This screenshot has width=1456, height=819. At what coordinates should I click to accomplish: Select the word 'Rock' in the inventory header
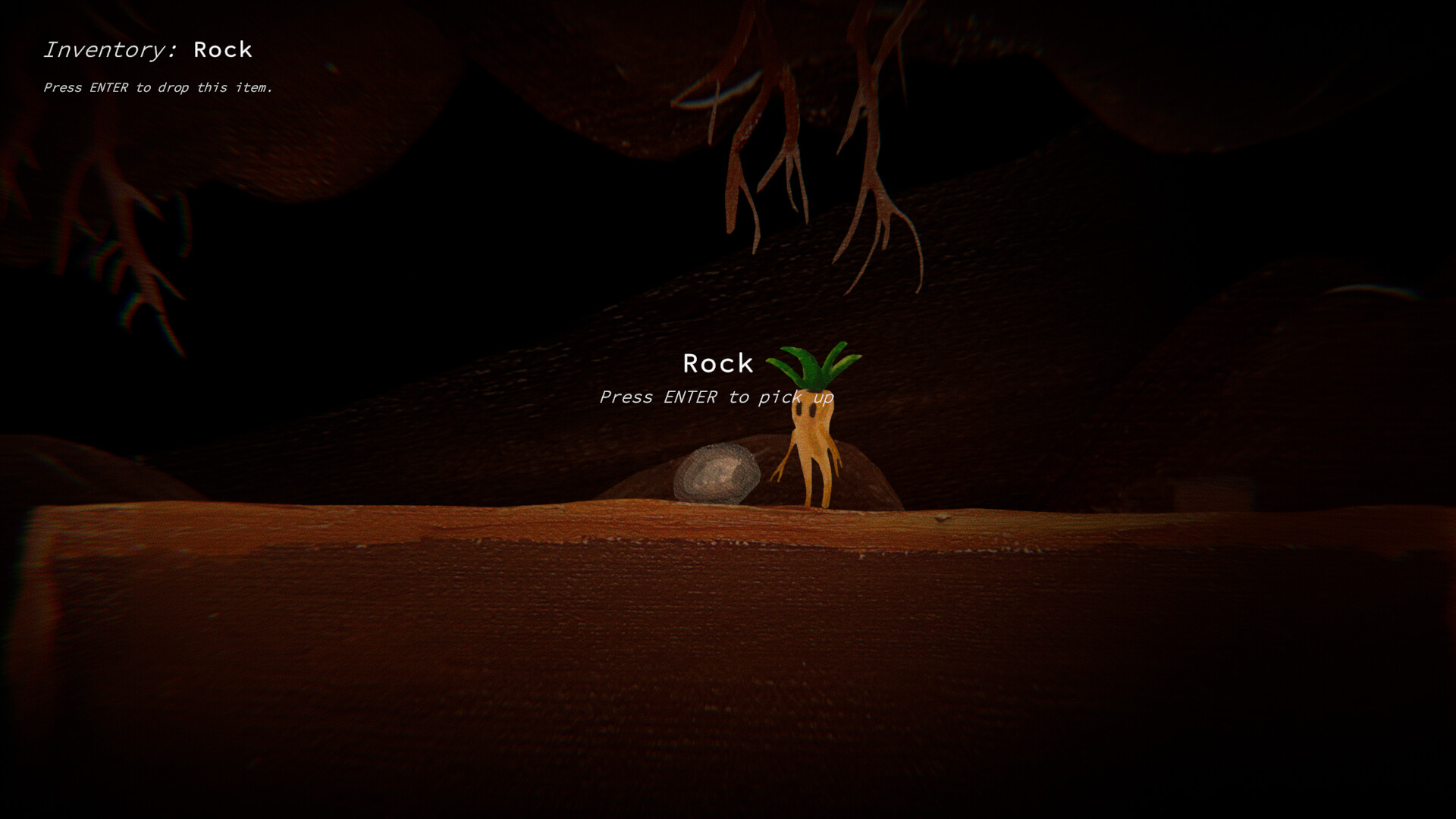[x=222, y=50]
